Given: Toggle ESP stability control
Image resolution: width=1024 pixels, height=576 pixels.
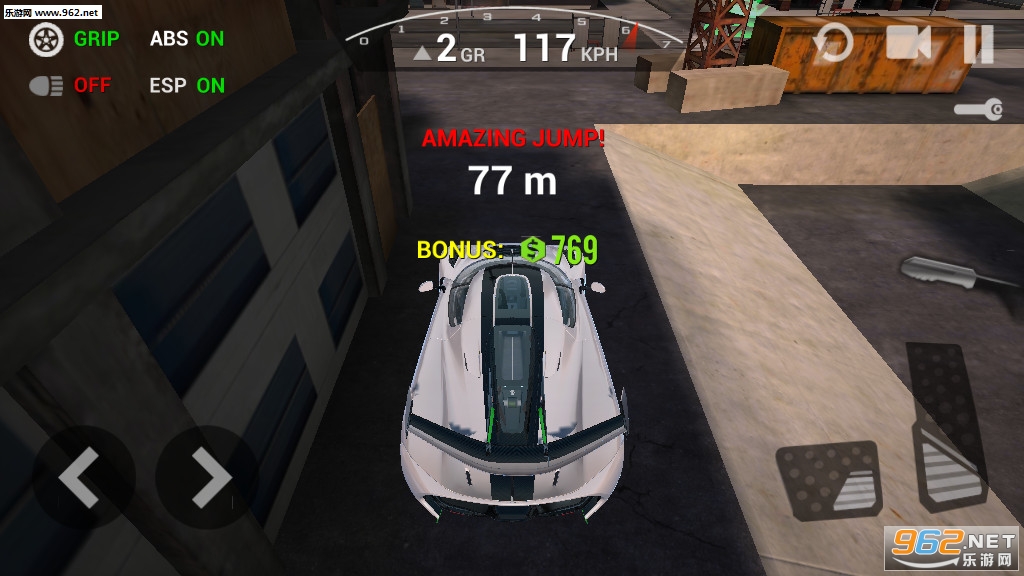Looking at the screenshot, I should [x=186, y=86].
